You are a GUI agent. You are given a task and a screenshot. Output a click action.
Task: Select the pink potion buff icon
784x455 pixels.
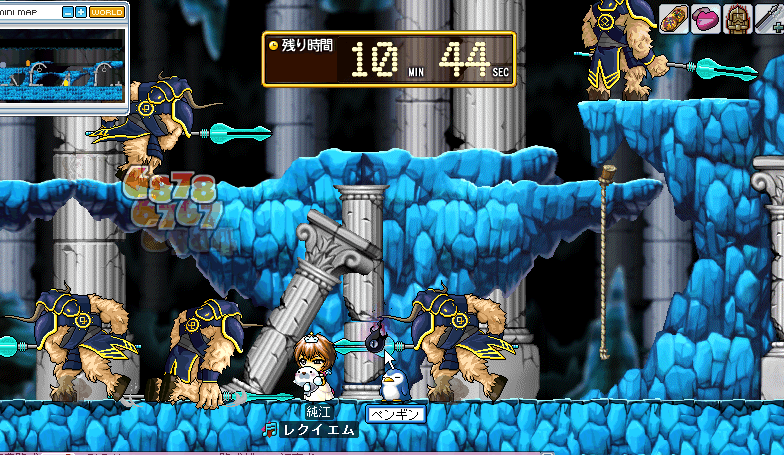coord(706,17)
